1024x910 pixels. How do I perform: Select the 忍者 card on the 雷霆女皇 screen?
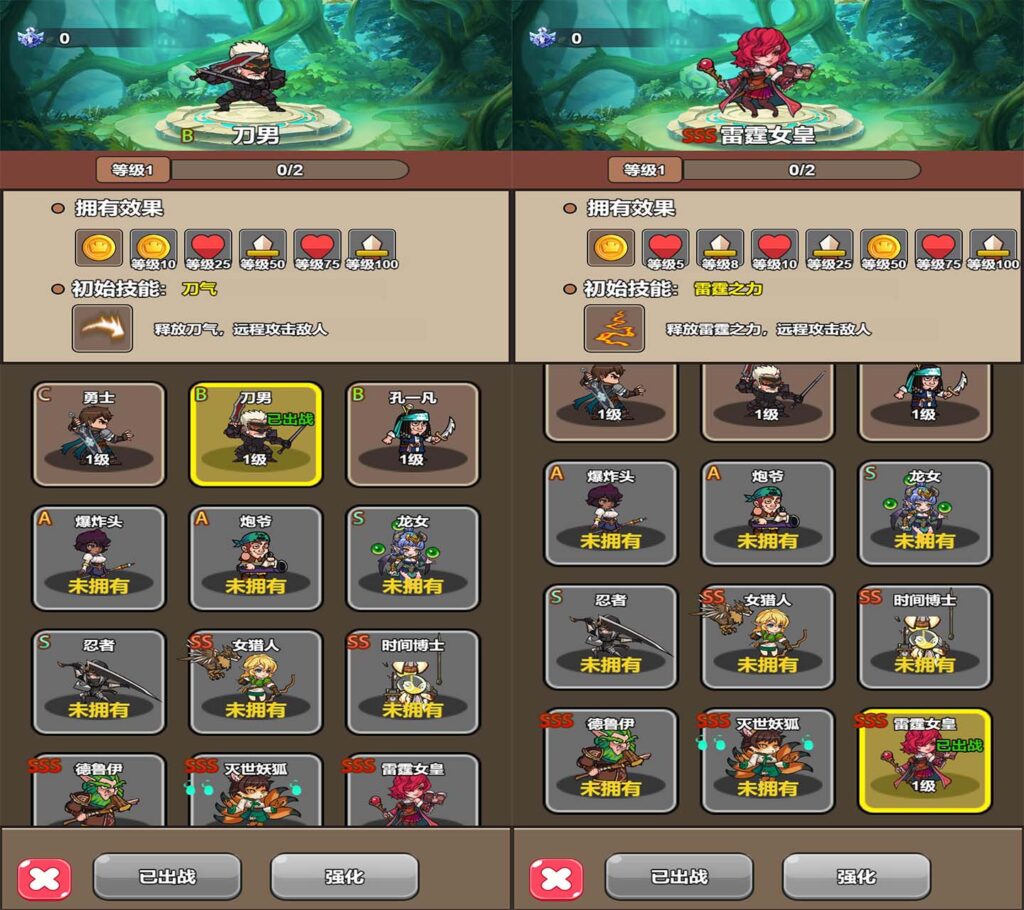pyautogui.click(x=611, y=636)
